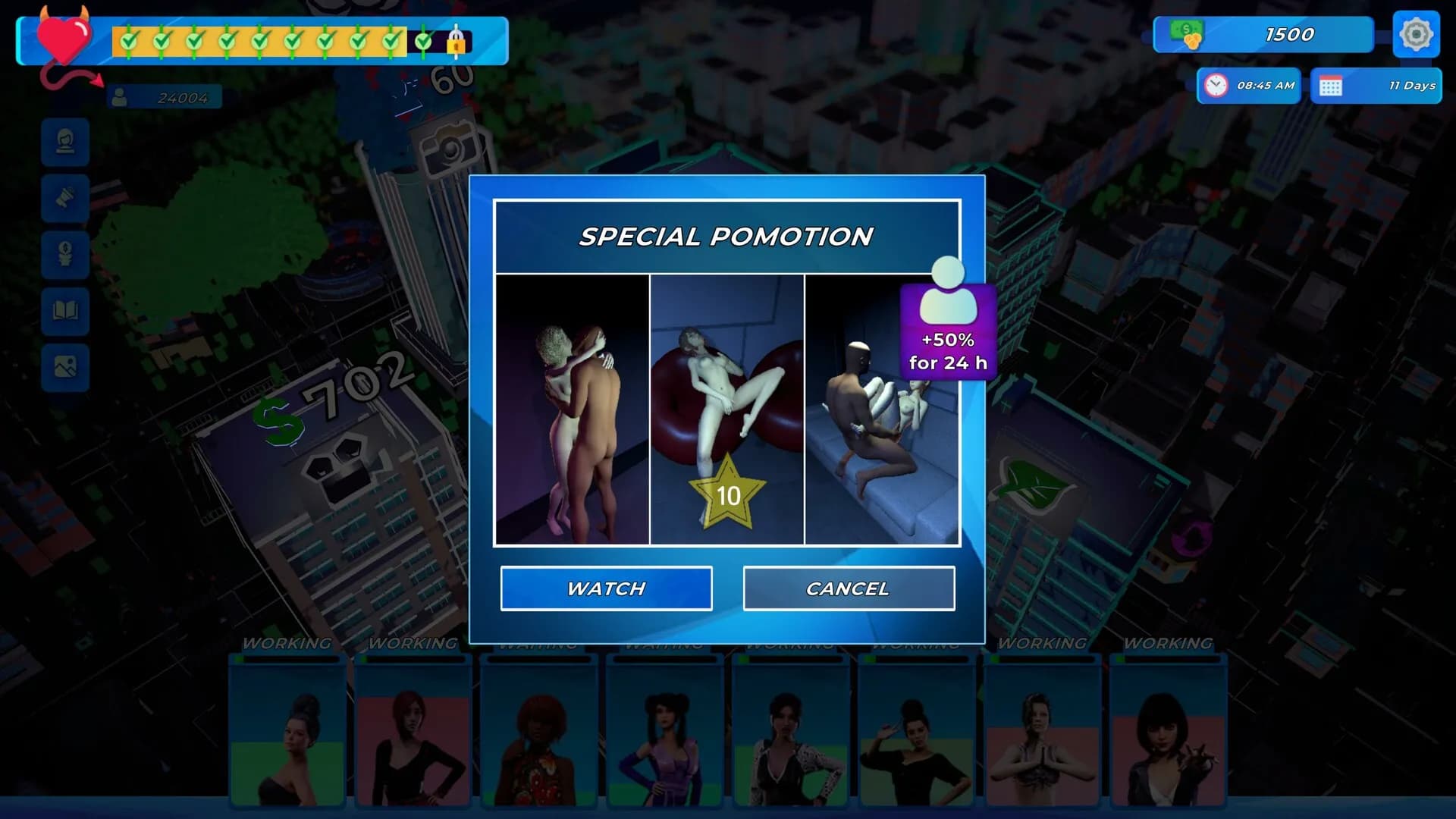Switch to the WAITING girl card labeled third
This screenshot has height=819, width=1456.
[538, 736]
